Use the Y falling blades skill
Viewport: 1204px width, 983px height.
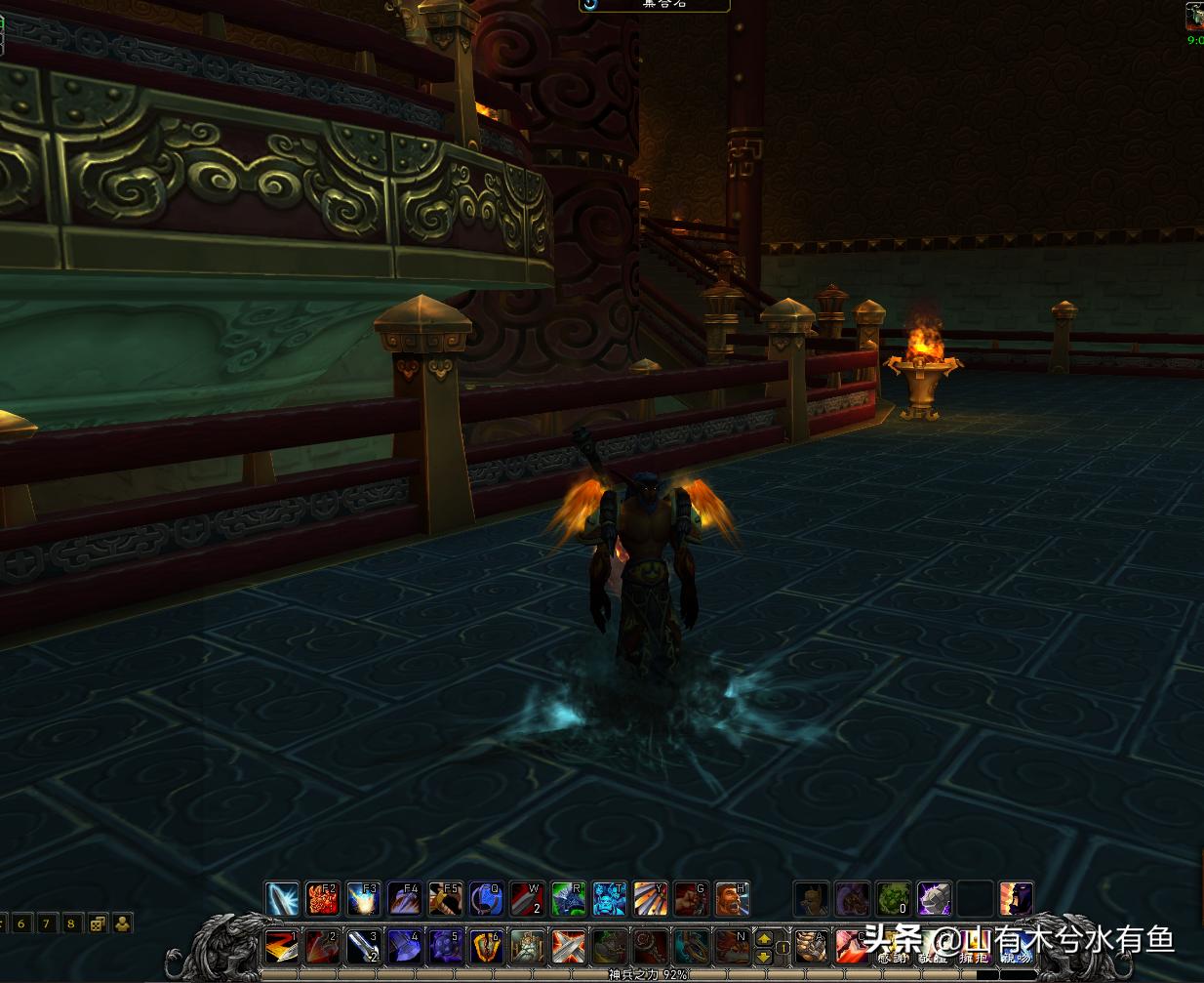tap(651, 898)
